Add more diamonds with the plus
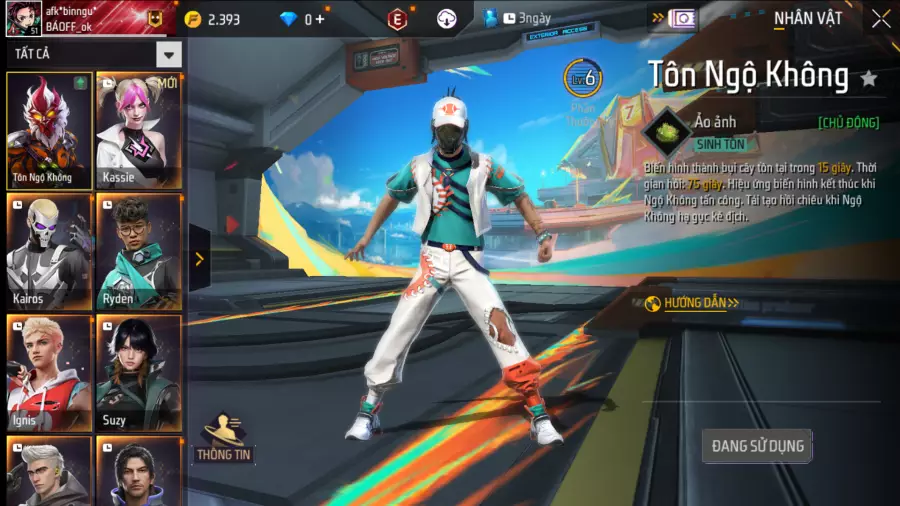 click(x=320, y=19)
